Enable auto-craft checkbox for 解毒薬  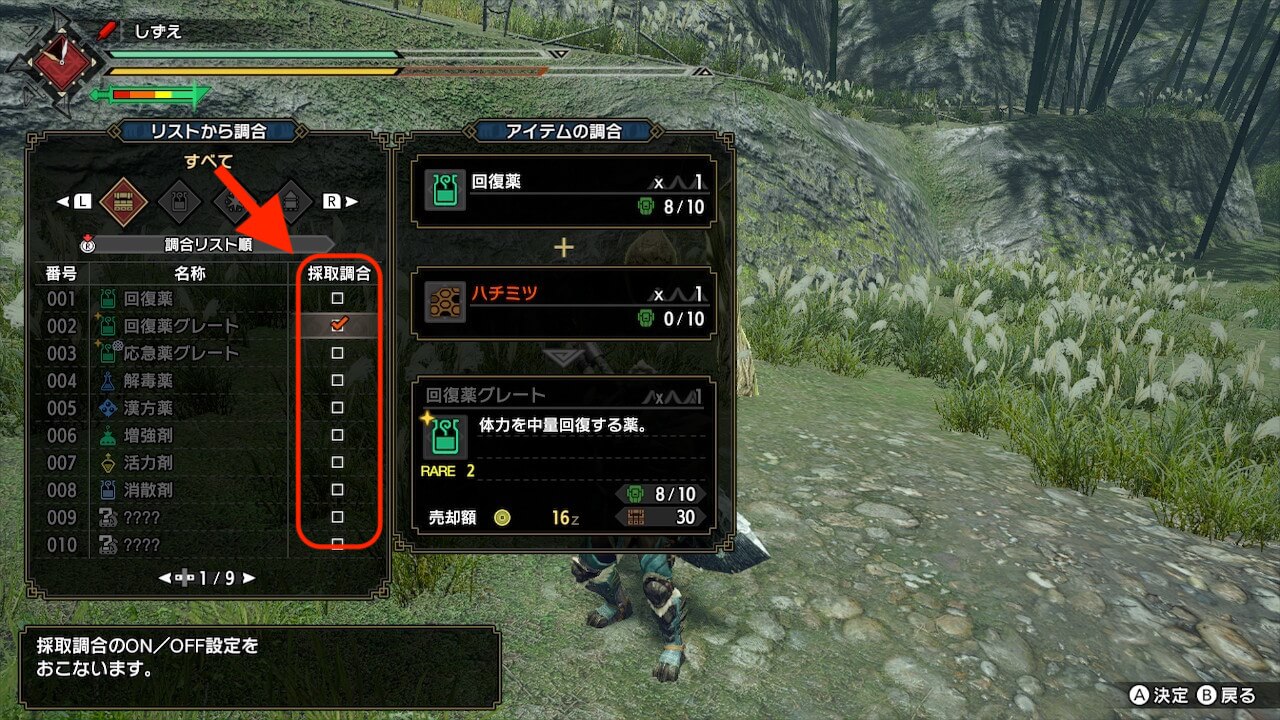[338, 381]
